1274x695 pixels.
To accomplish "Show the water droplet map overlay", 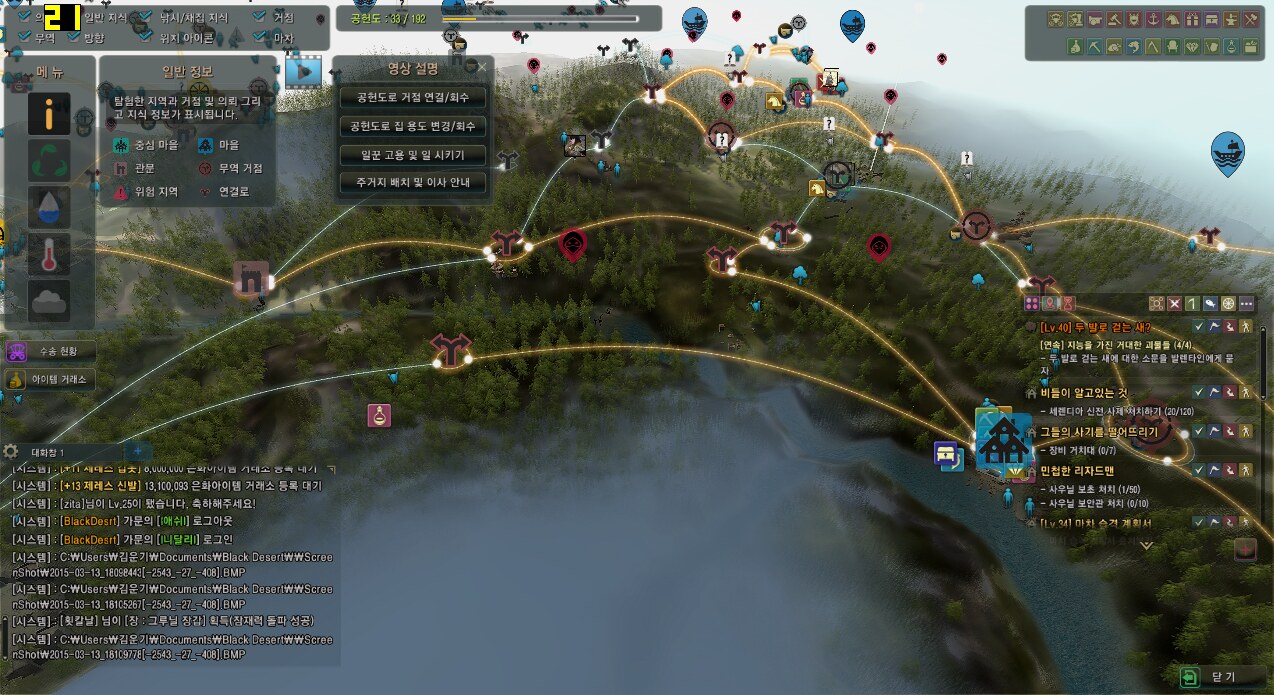I will click(49, 207).
